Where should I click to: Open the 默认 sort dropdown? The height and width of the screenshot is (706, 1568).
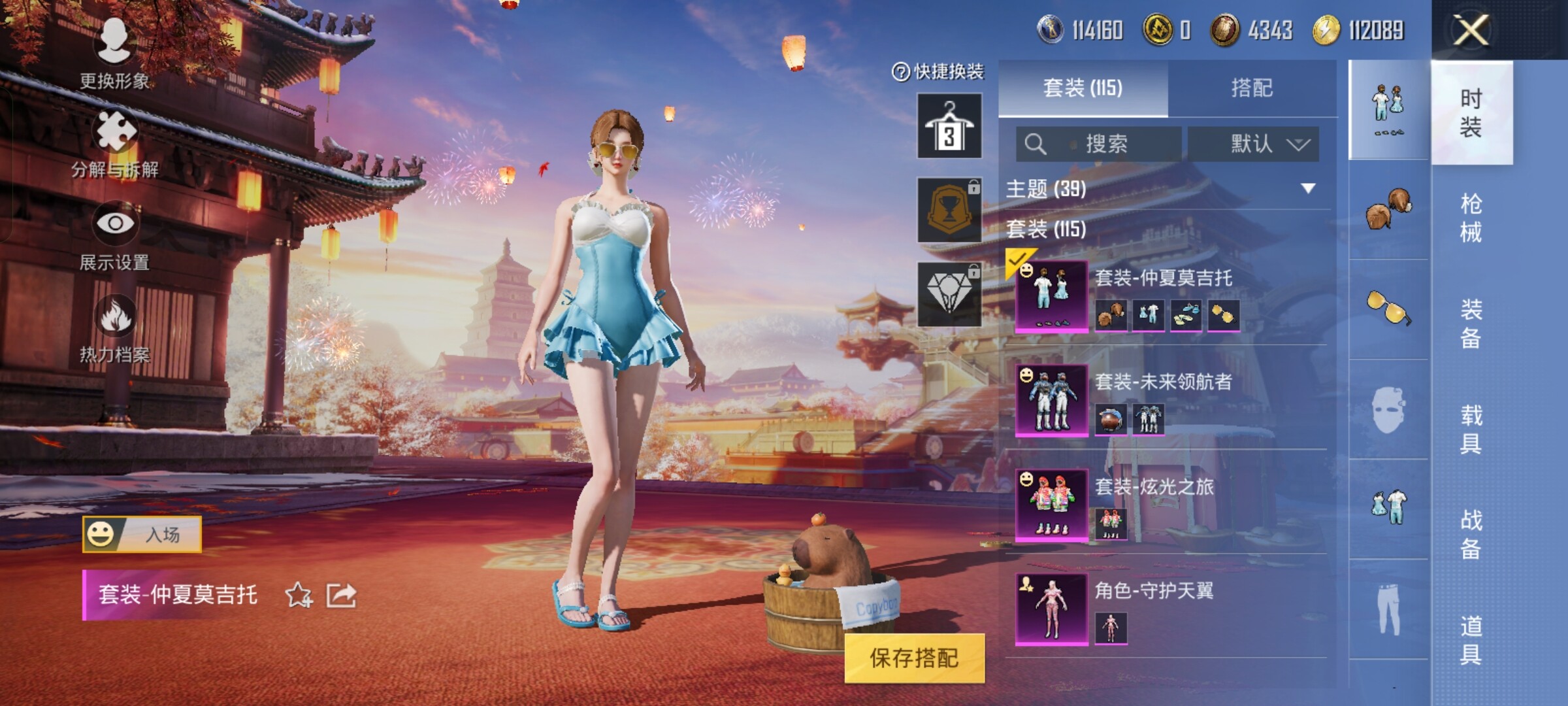pos(1253,144)
